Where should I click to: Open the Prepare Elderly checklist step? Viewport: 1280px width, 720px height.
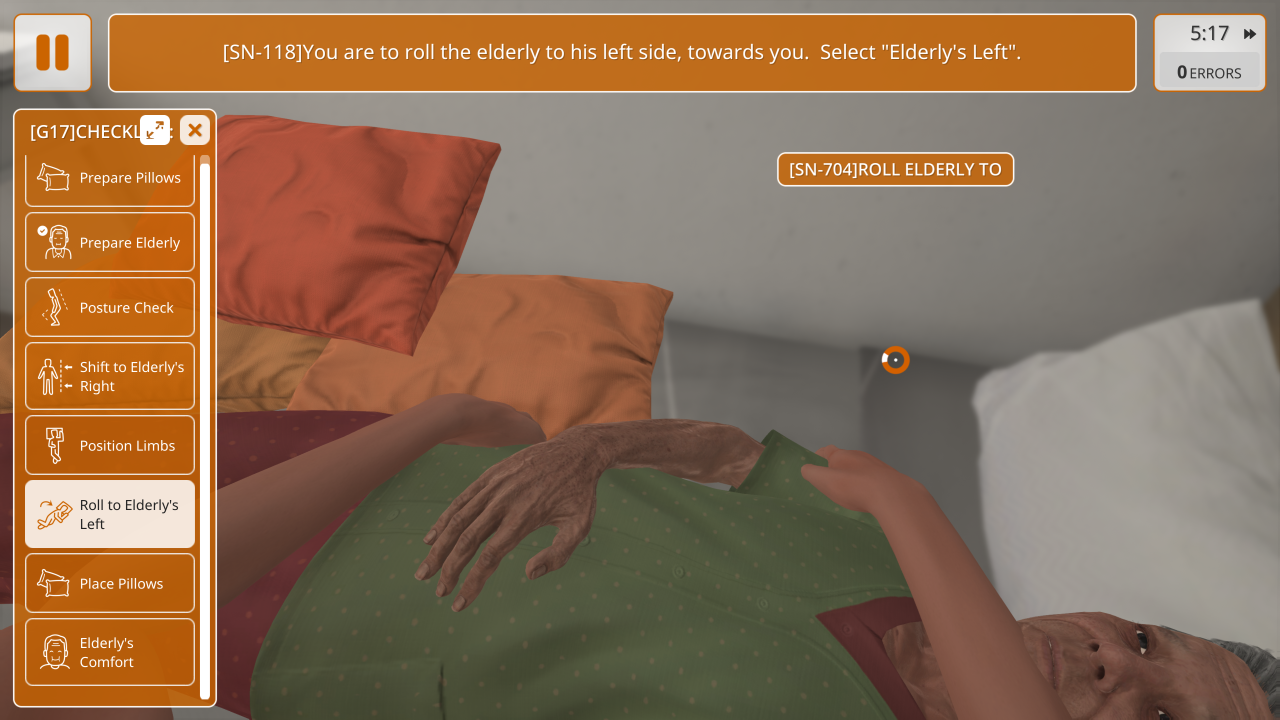110,243
